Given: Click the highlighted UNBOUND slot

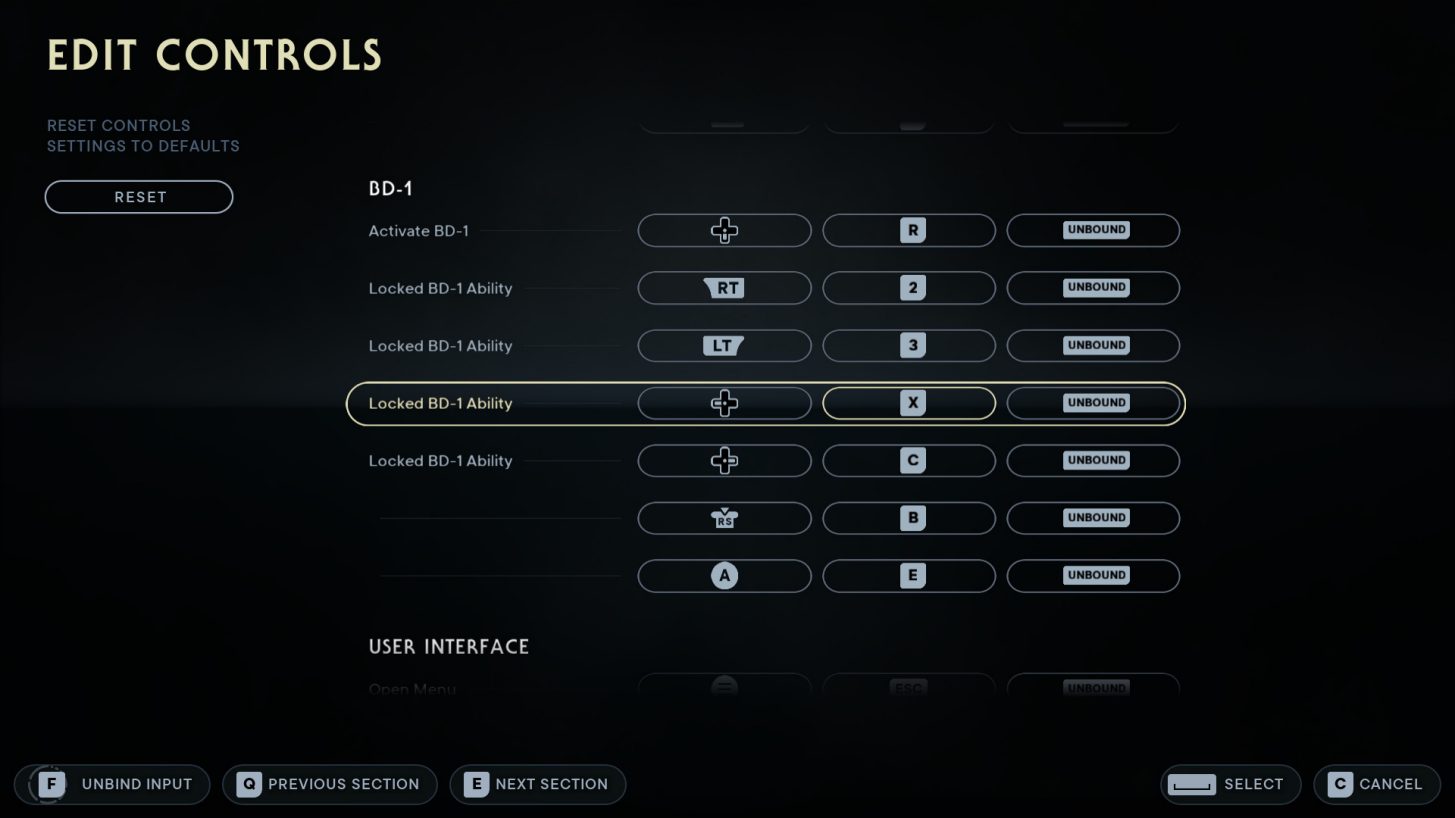Looking at the screenshot, I should (x=1093, y=403).
